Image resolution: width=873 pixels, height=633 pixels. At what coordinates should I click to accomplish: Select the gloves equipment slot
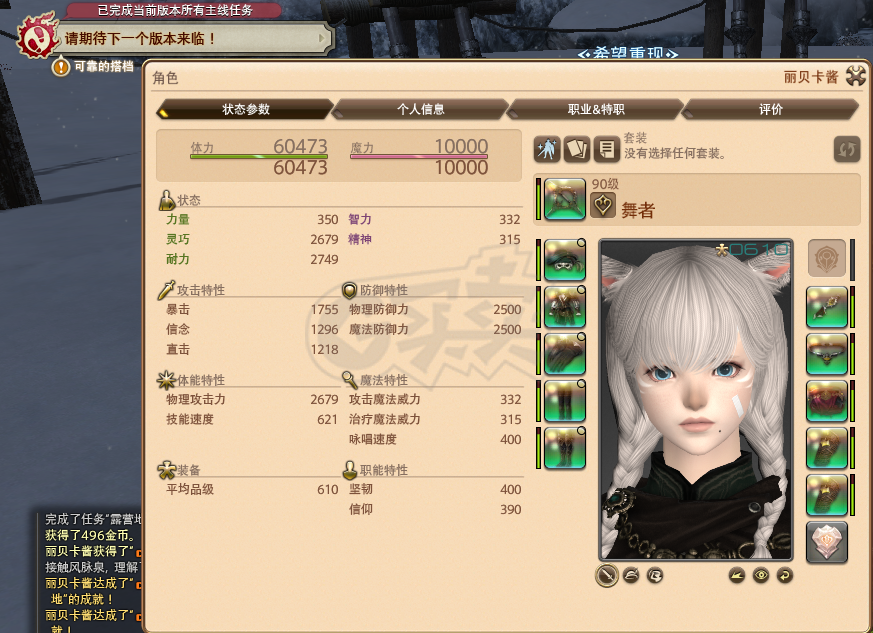coord(565,354)
